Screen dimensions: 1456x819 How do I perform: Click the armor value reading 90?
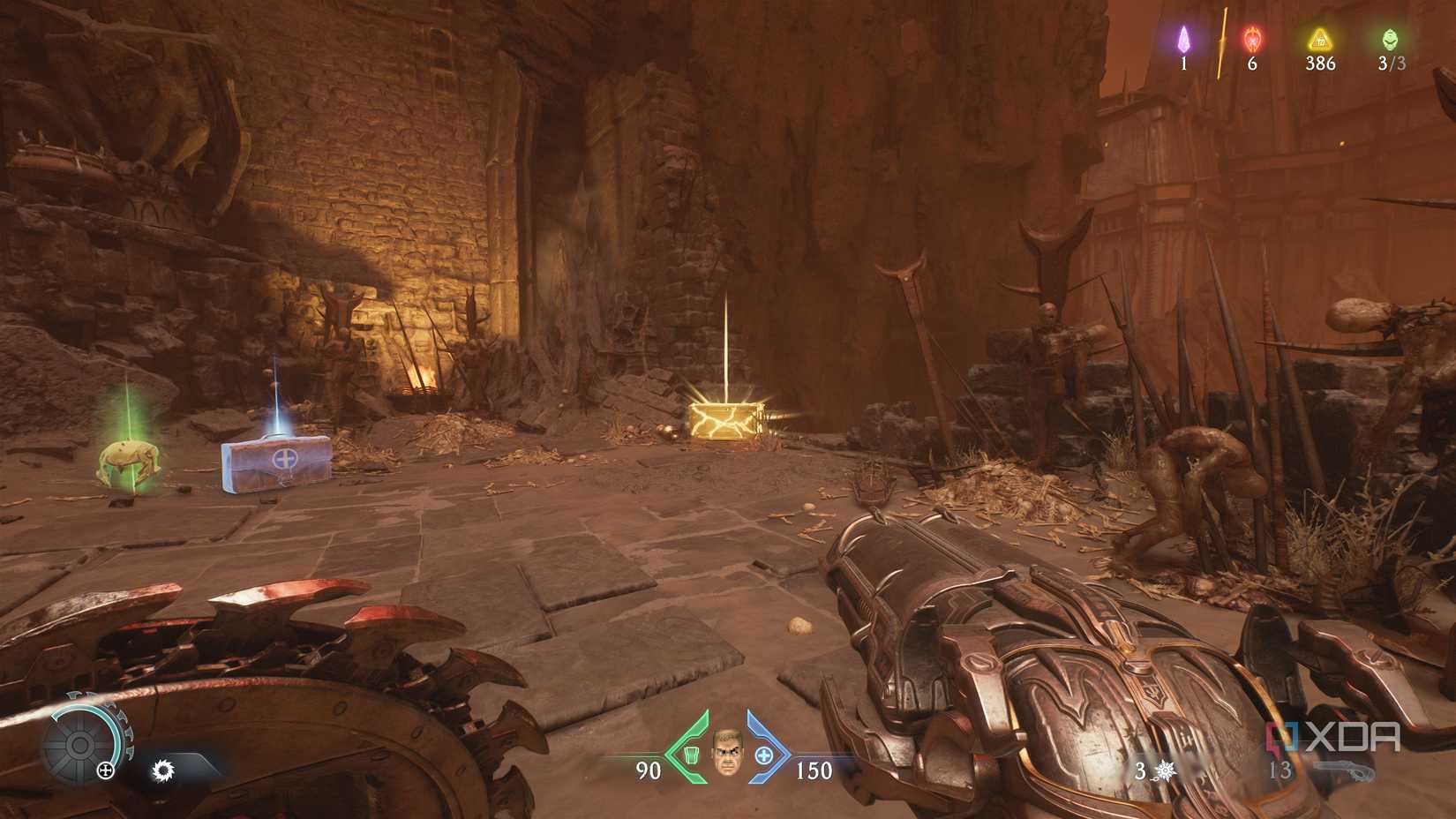coord(647,771)
